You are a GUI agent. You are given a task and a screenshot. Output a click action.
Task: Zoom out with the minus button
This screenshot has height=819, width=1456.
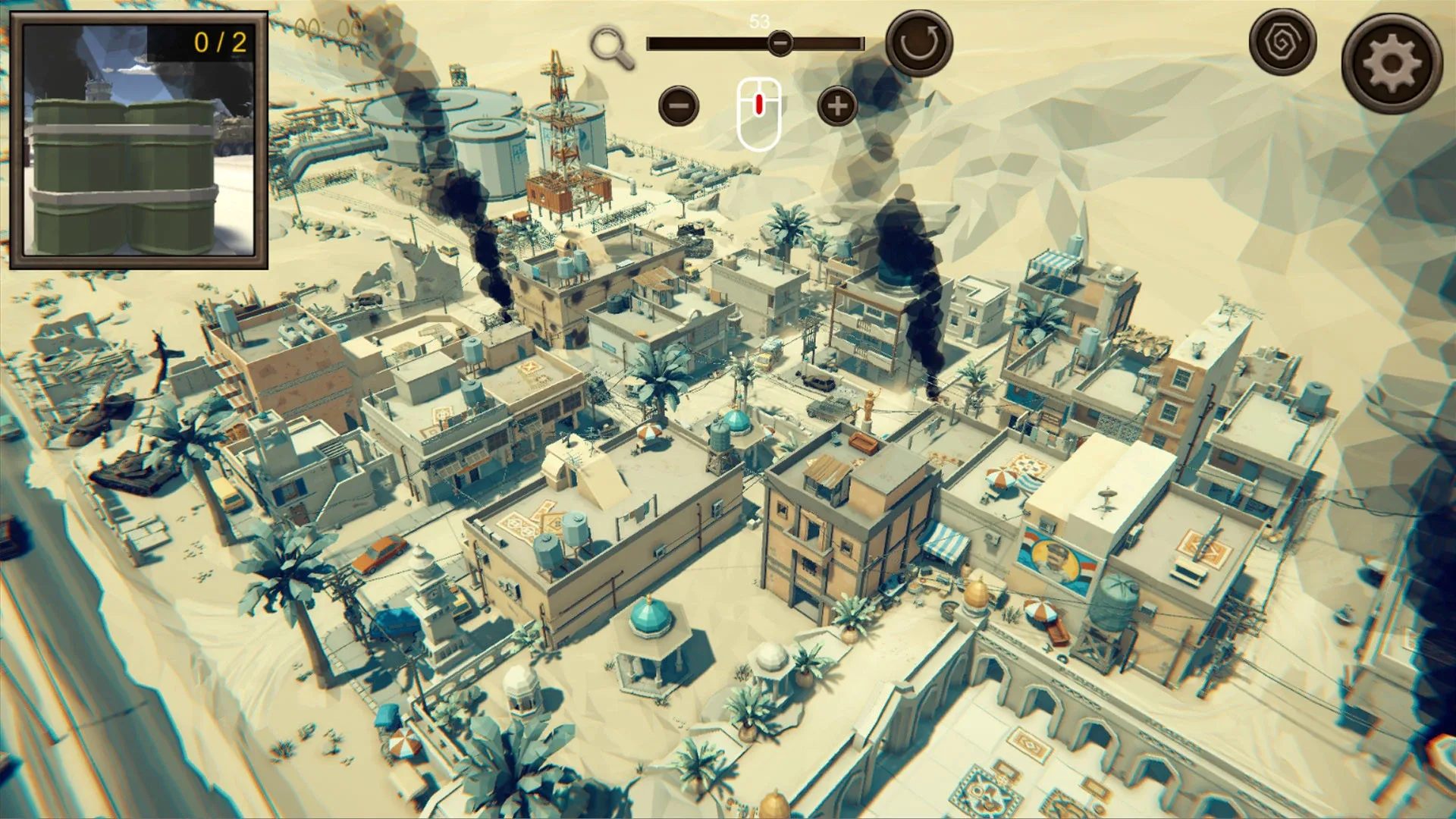(x=679, y=106)
